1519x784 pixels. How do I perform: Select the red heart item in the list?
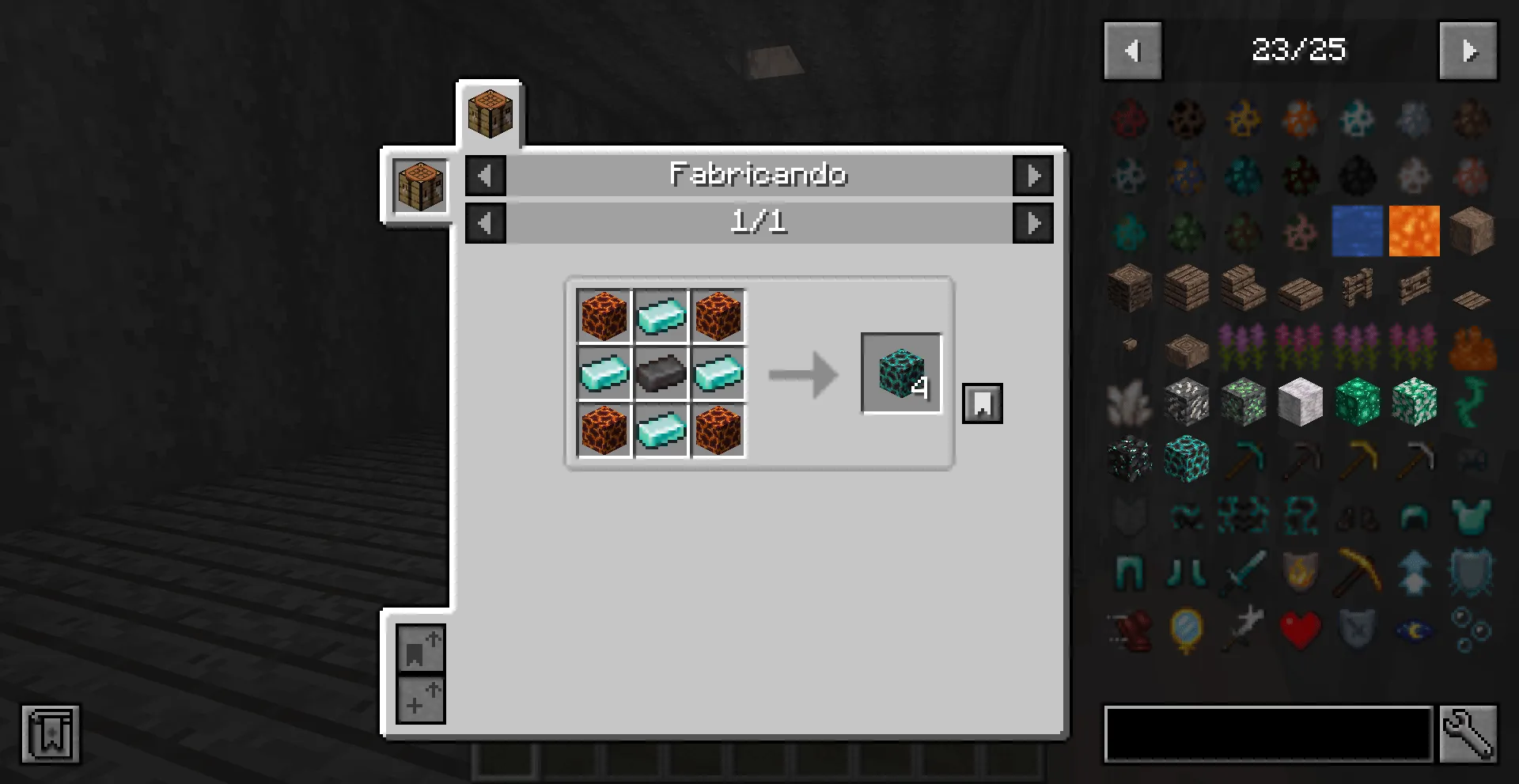1301,629
